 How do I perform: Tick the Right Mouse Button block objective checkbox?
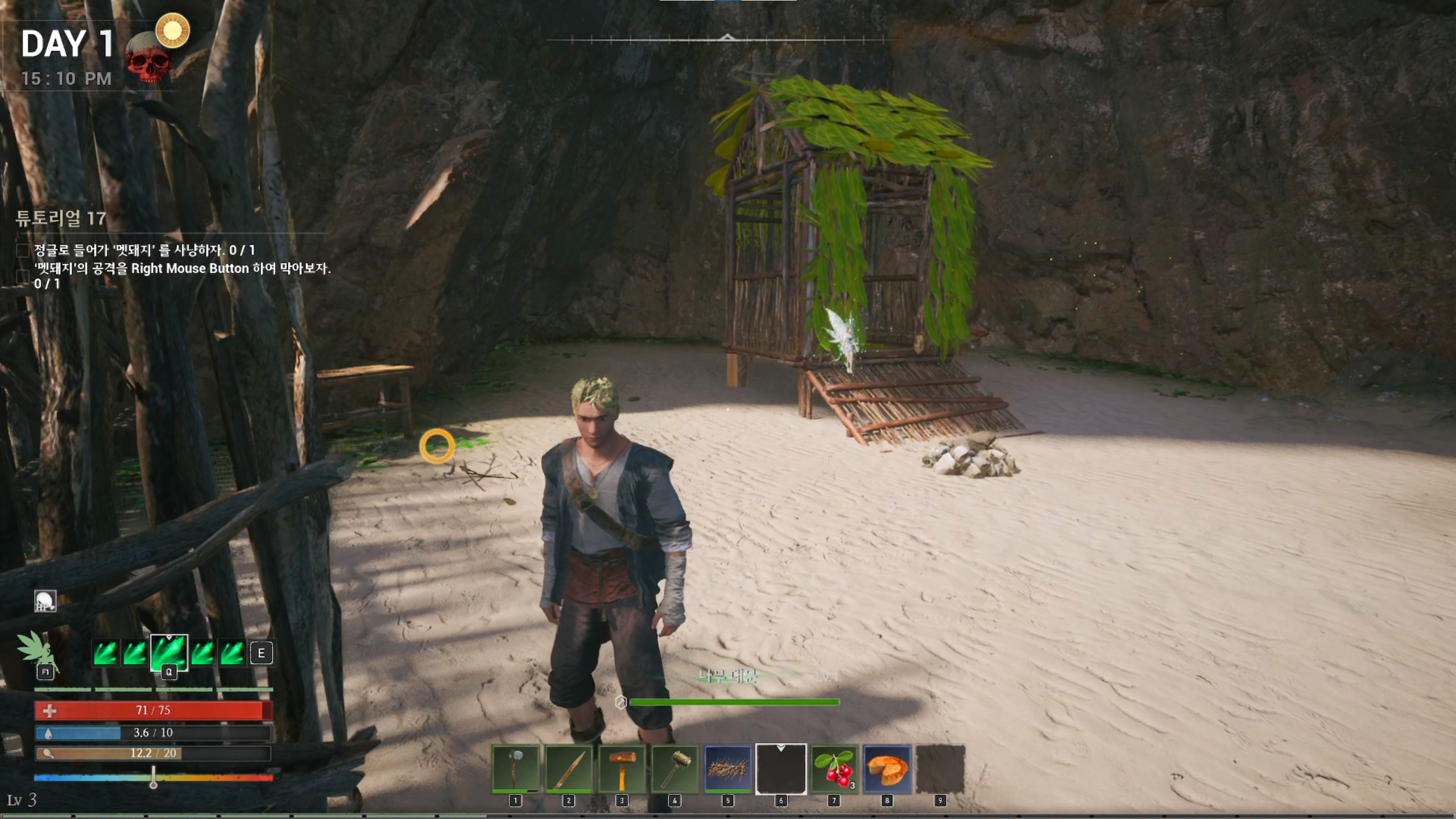(x=23, y=276)
